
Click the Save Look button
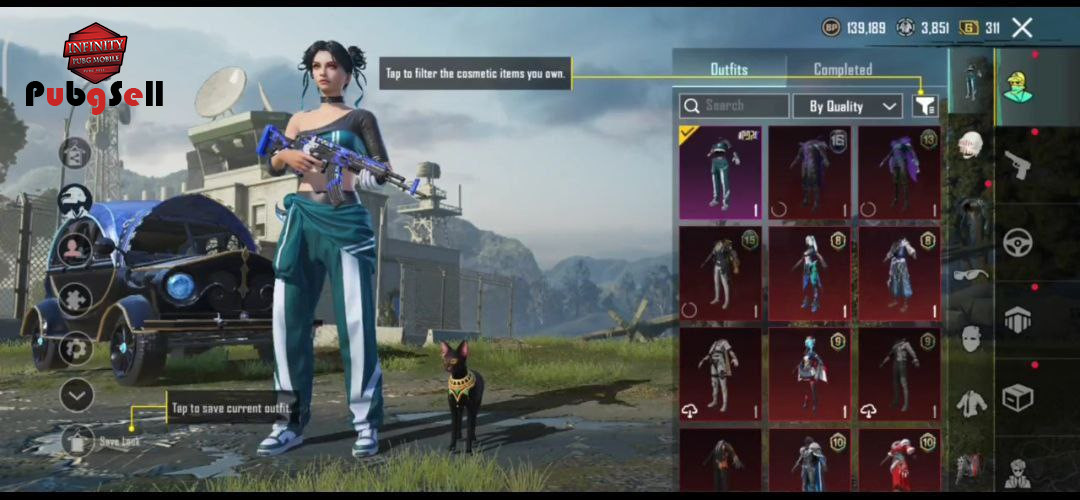point(78,440)
